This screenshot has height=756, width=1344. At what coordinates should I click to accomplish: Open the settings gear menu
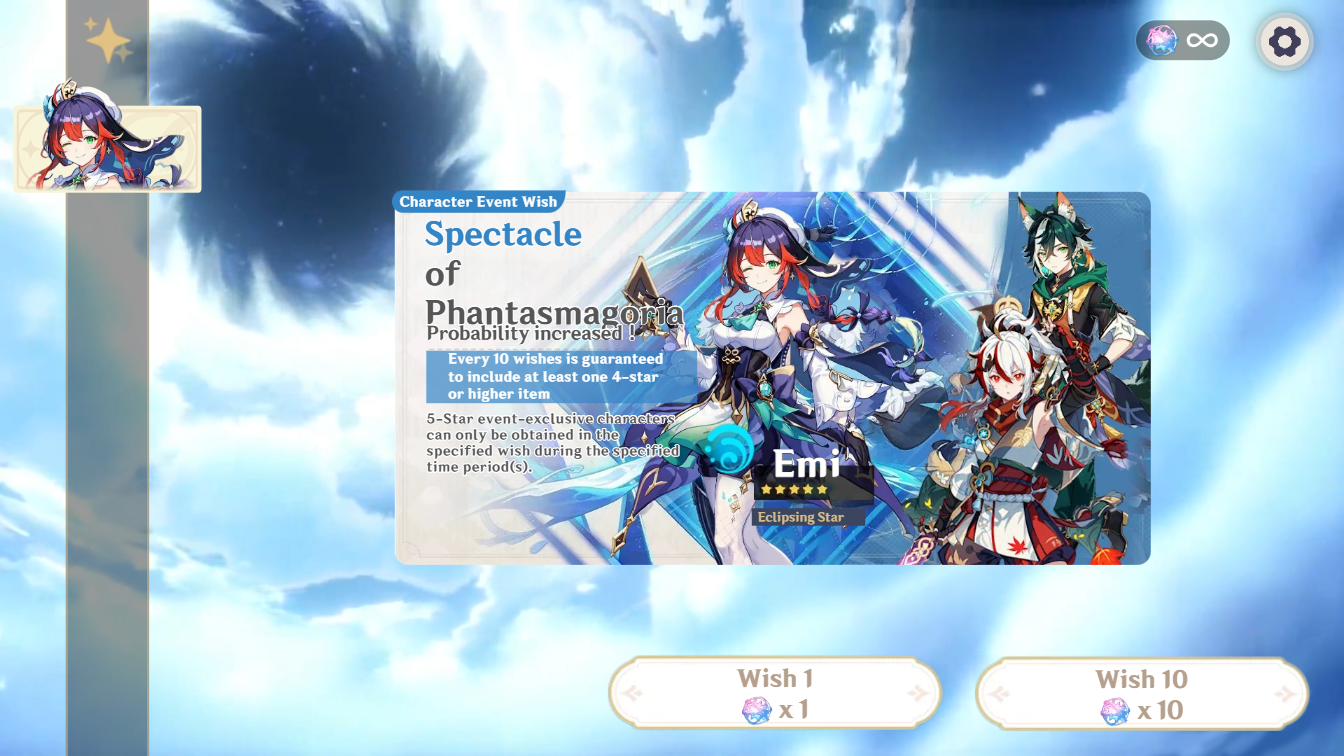click(x=1284, y=40)
